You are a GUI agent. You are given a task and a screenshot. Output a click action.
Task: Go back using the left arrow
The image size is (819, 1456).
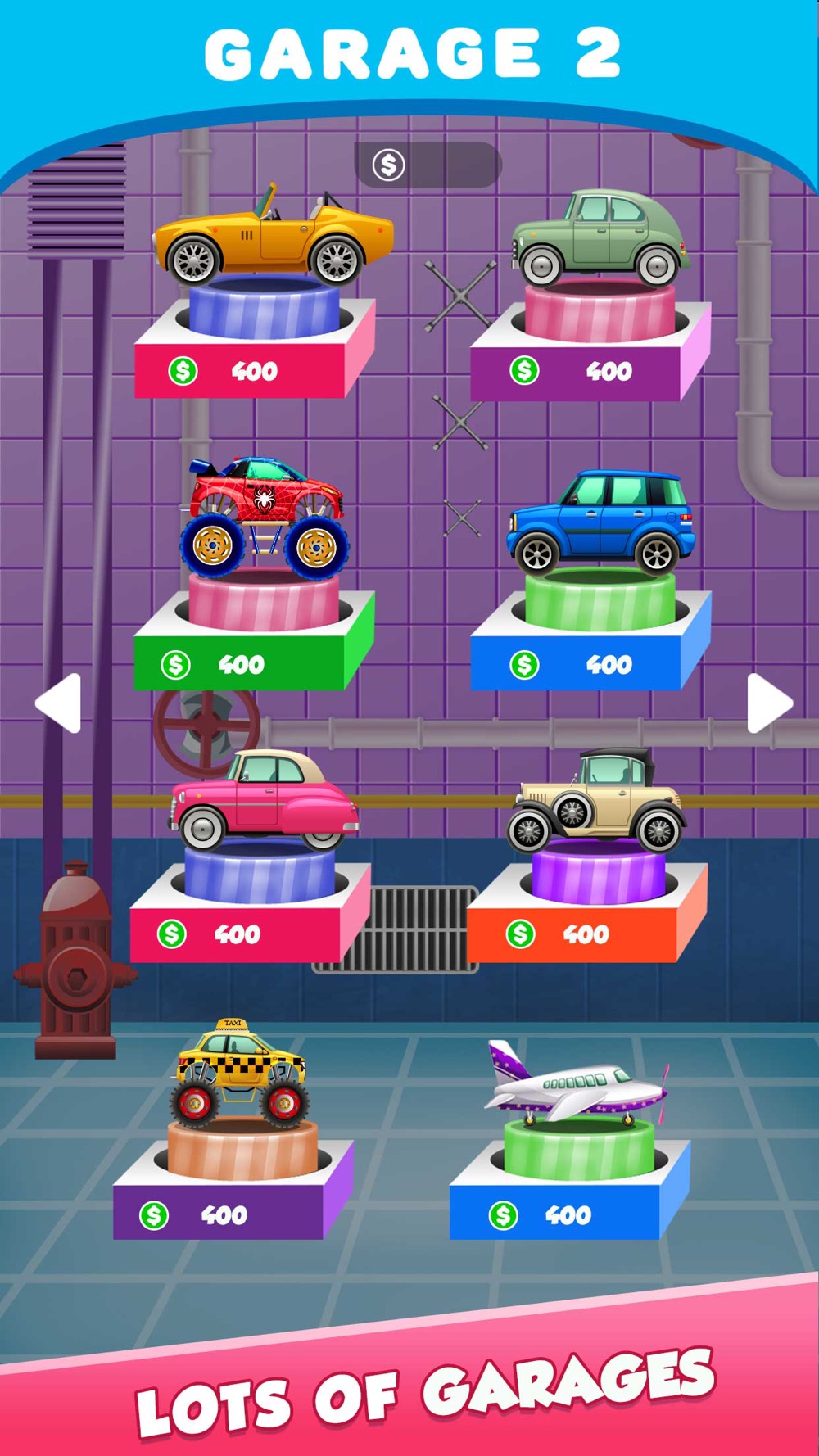point(59,703)
